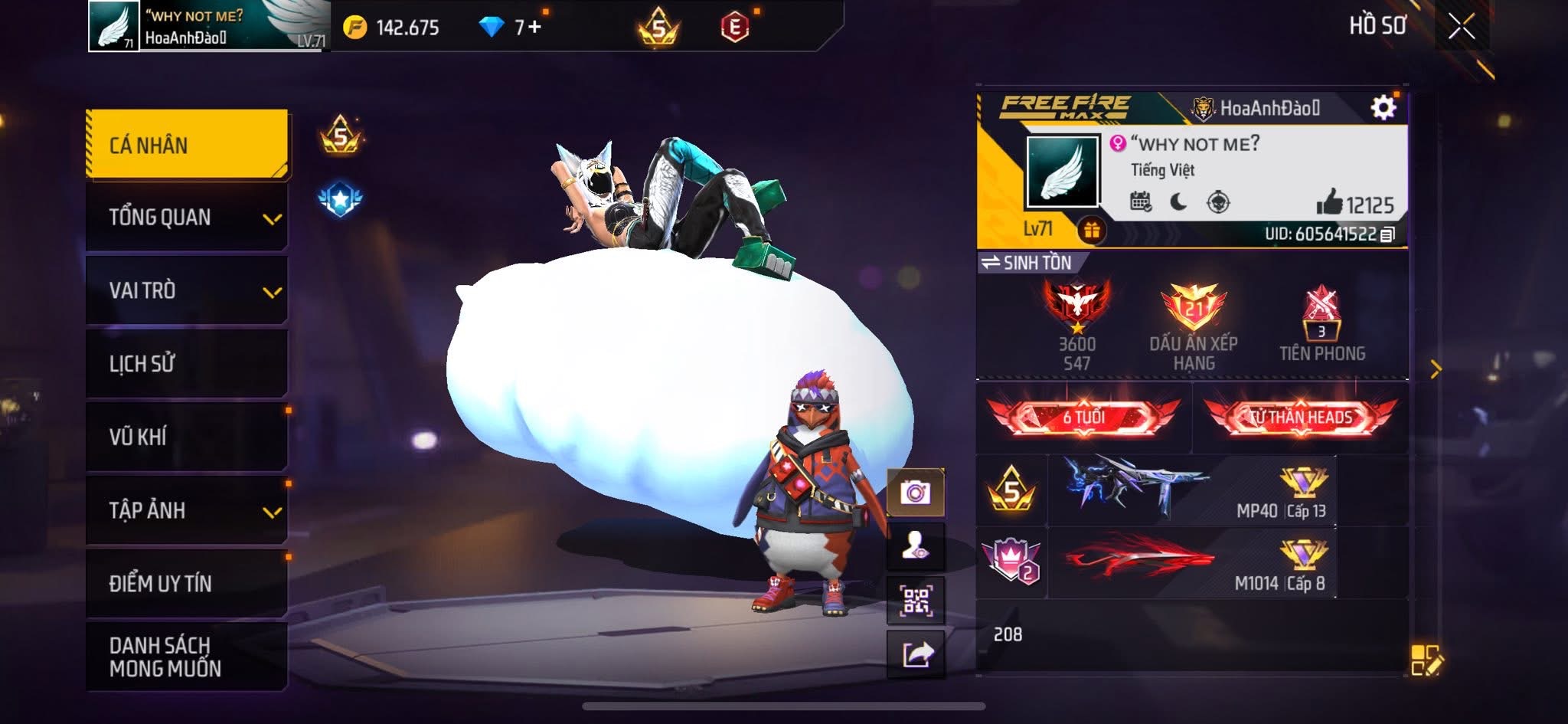Viewport: 1568px width, 724px height.
Task: Click the gift icon beside Lv71
Action: click(x=1092, y=230)
